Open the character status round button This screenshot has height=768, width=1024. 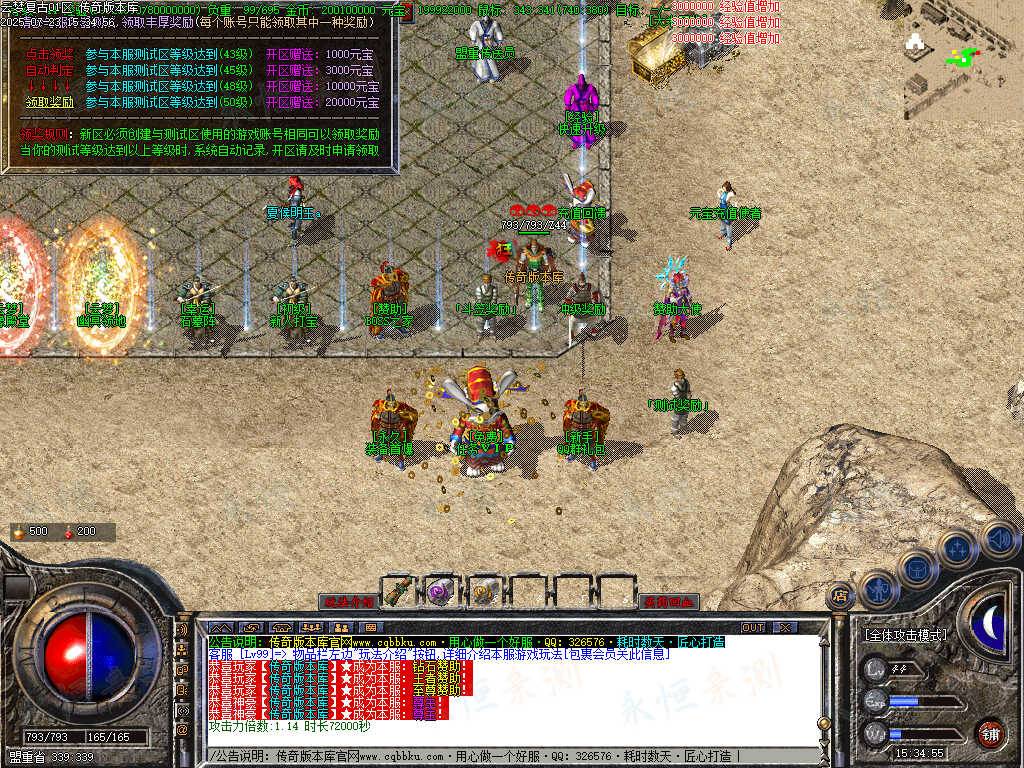coord(877,589)
